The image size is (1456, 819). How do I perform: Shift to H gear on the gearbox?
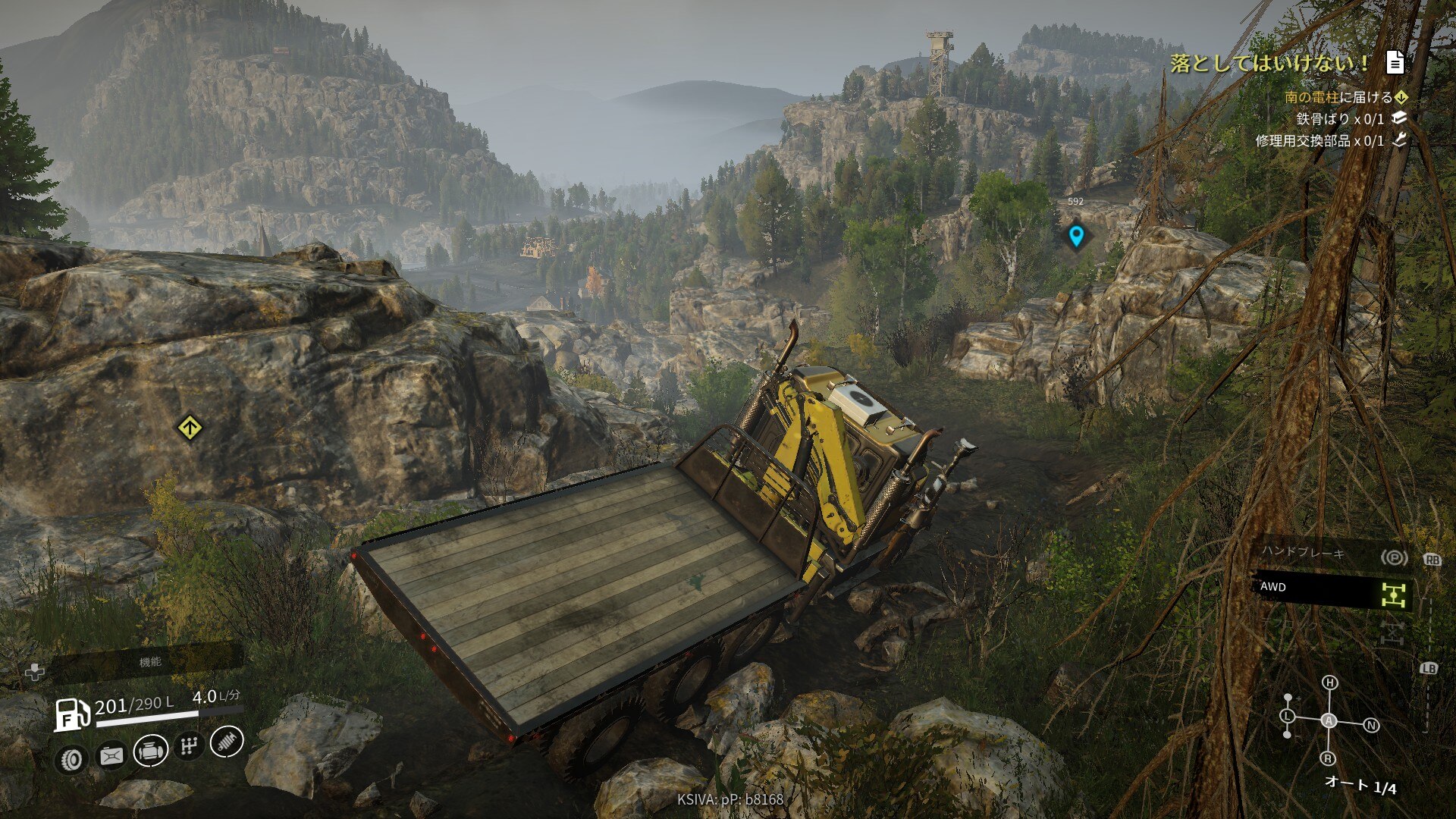click(1329, 683)
